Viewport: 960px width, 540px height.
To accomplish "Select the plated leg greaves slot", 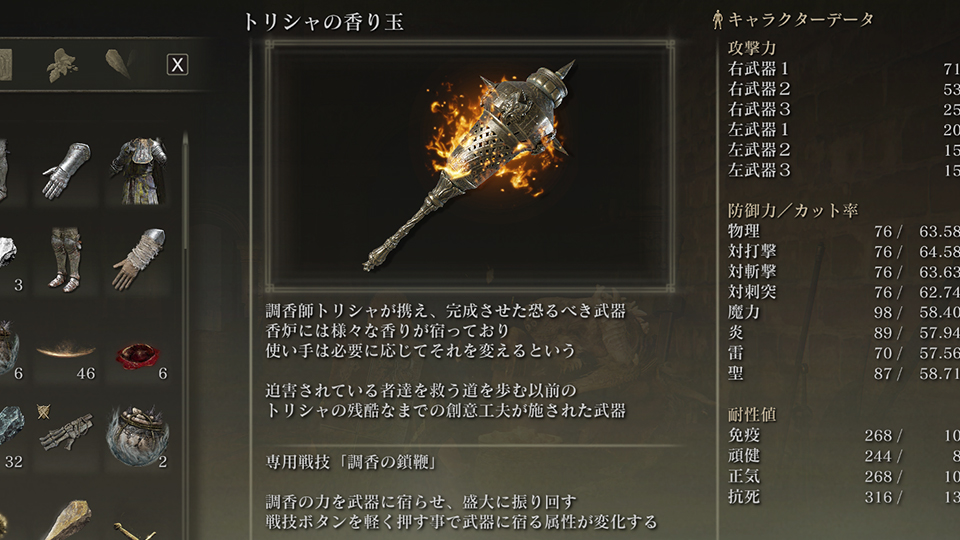I will click(x=65, y=258).
